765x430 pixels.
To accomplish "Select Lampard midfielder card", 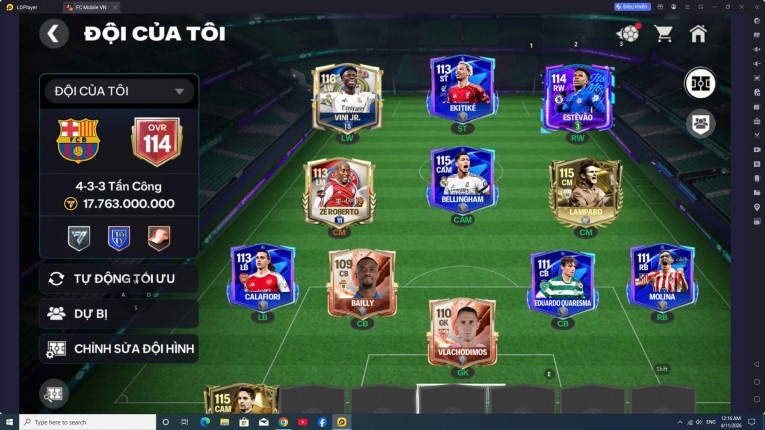I will (x=585, y=191).
